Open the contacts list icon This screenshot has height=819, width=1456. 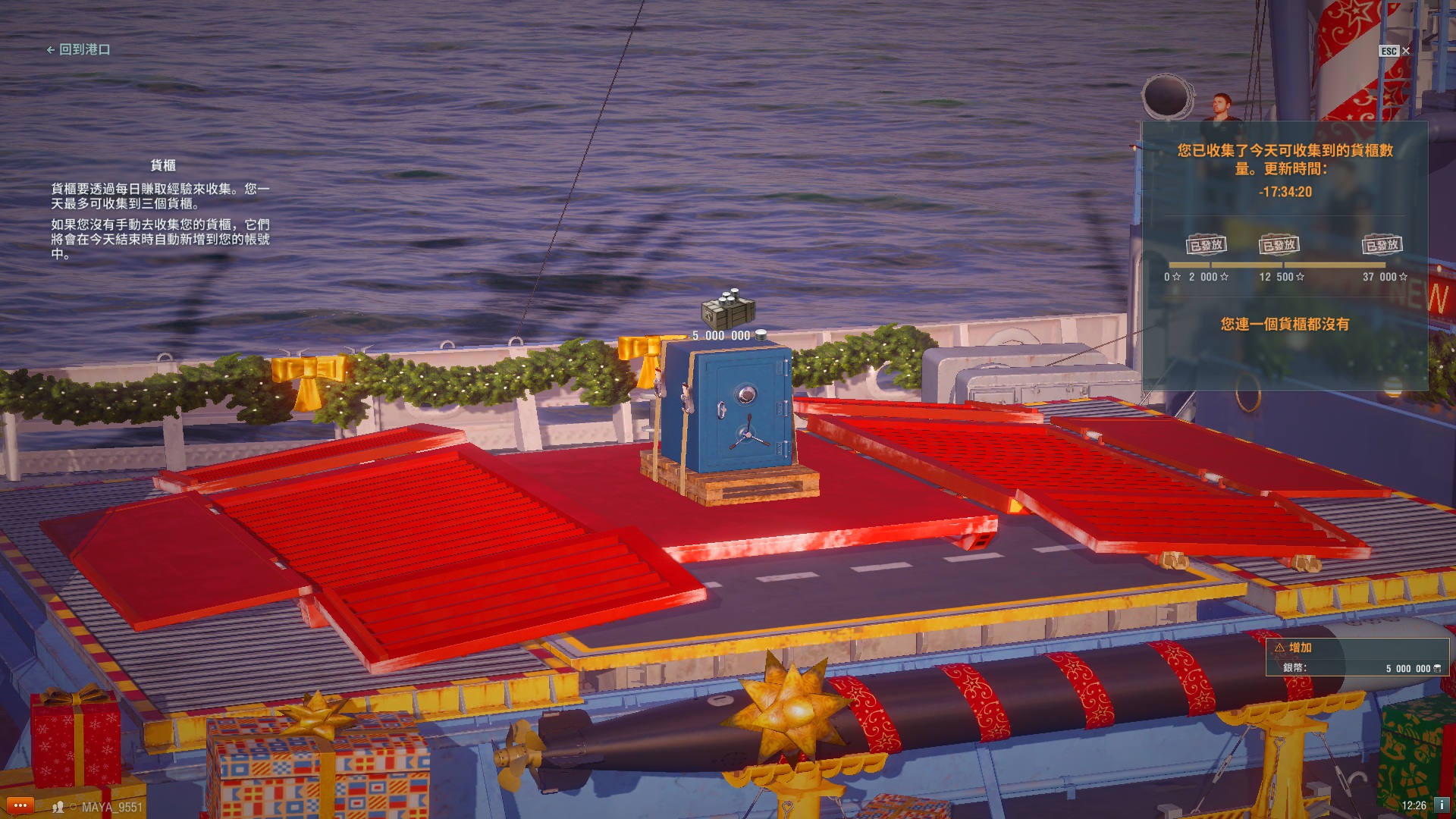[x=58, y=807]
